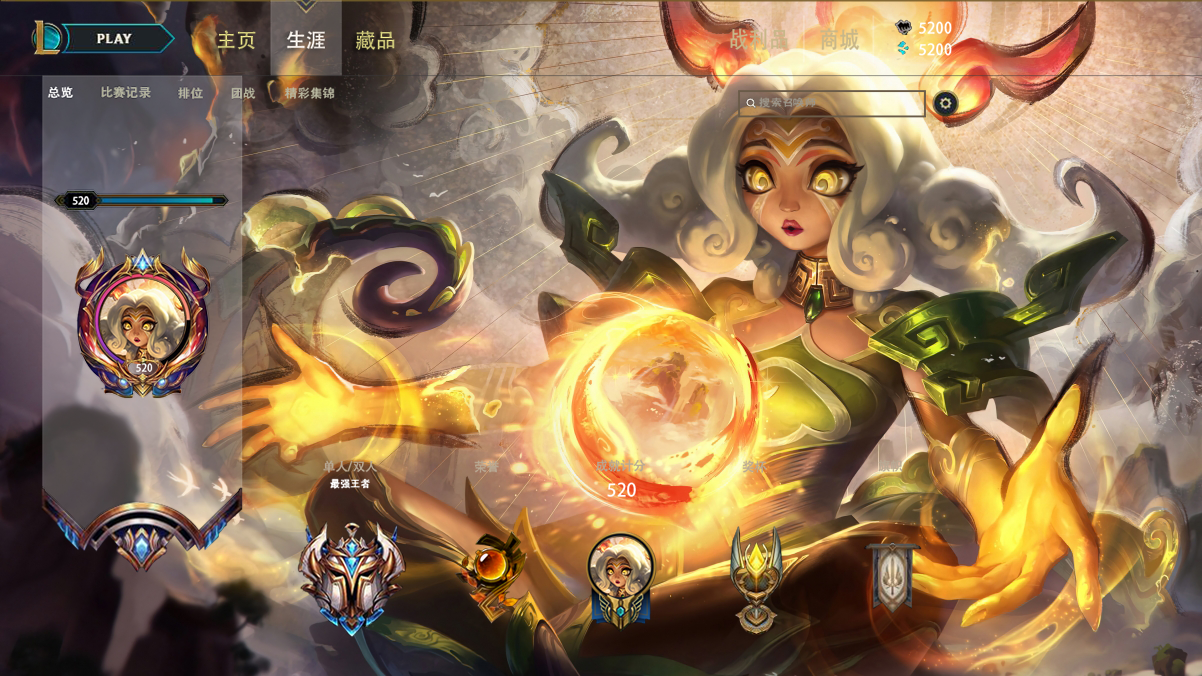Open the 战利品 loot page

coord(758,40)
